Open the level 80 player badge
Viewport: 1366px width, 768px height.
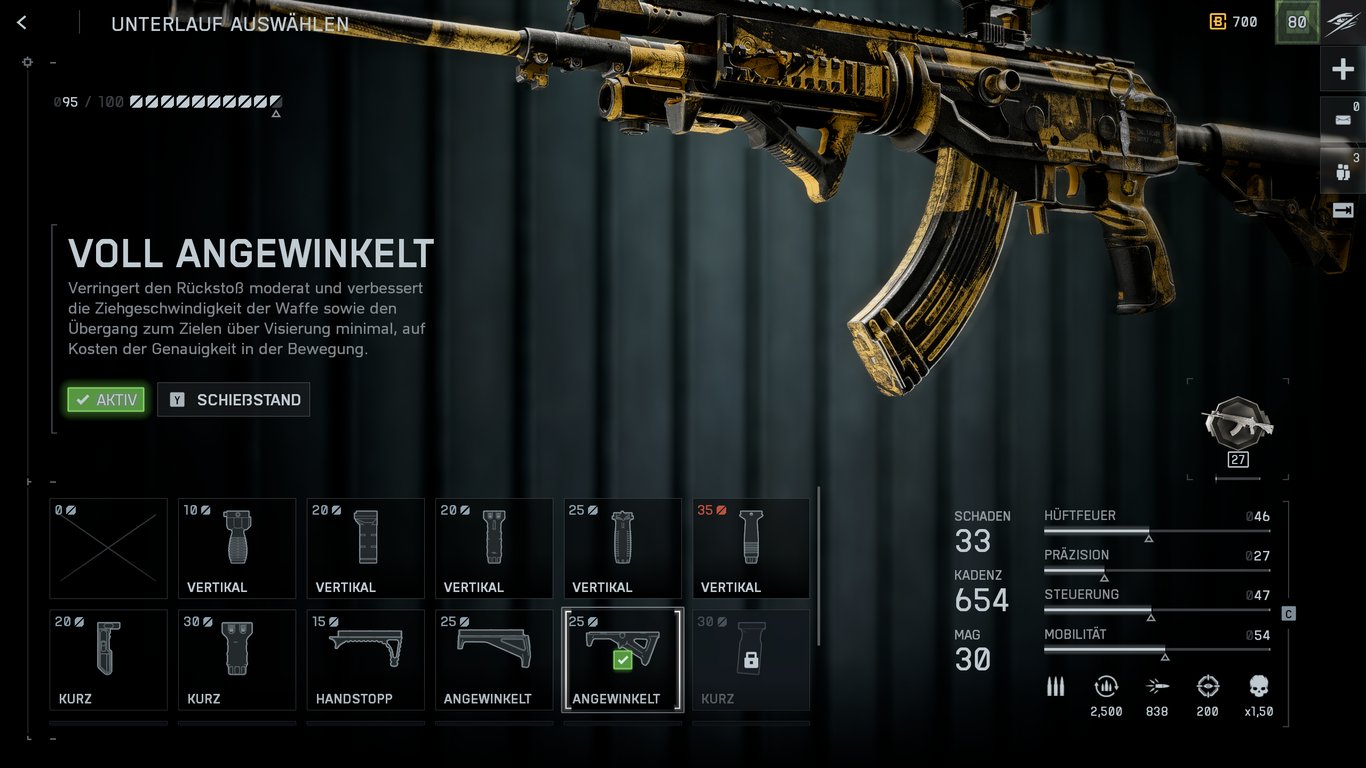point(1296,22)
